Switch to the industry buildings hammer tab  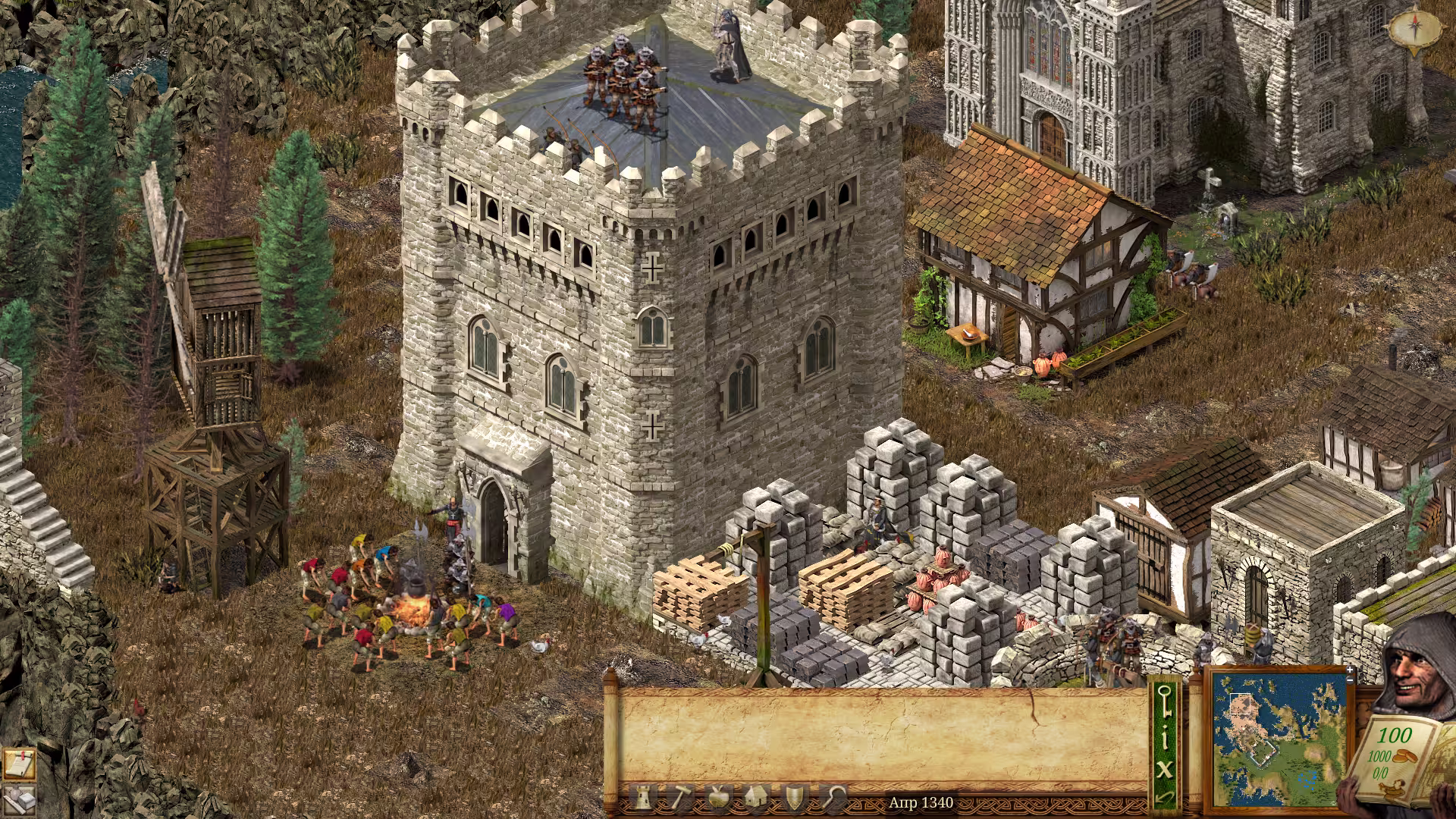click(680, 798)
